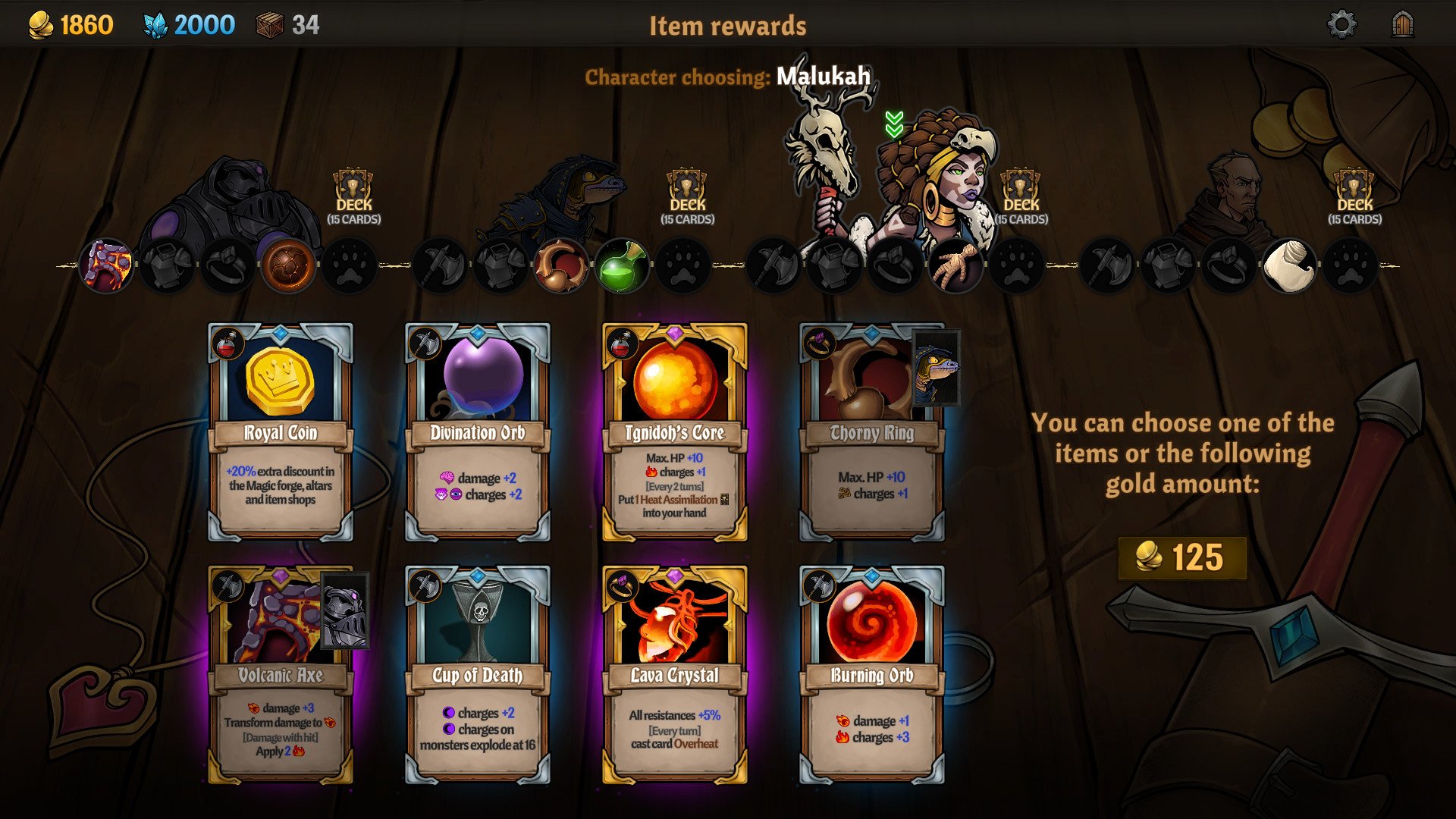Screen dimensions: 1456x819
Task: Choose the Royal Coin item card
Action: click(281, 432)
